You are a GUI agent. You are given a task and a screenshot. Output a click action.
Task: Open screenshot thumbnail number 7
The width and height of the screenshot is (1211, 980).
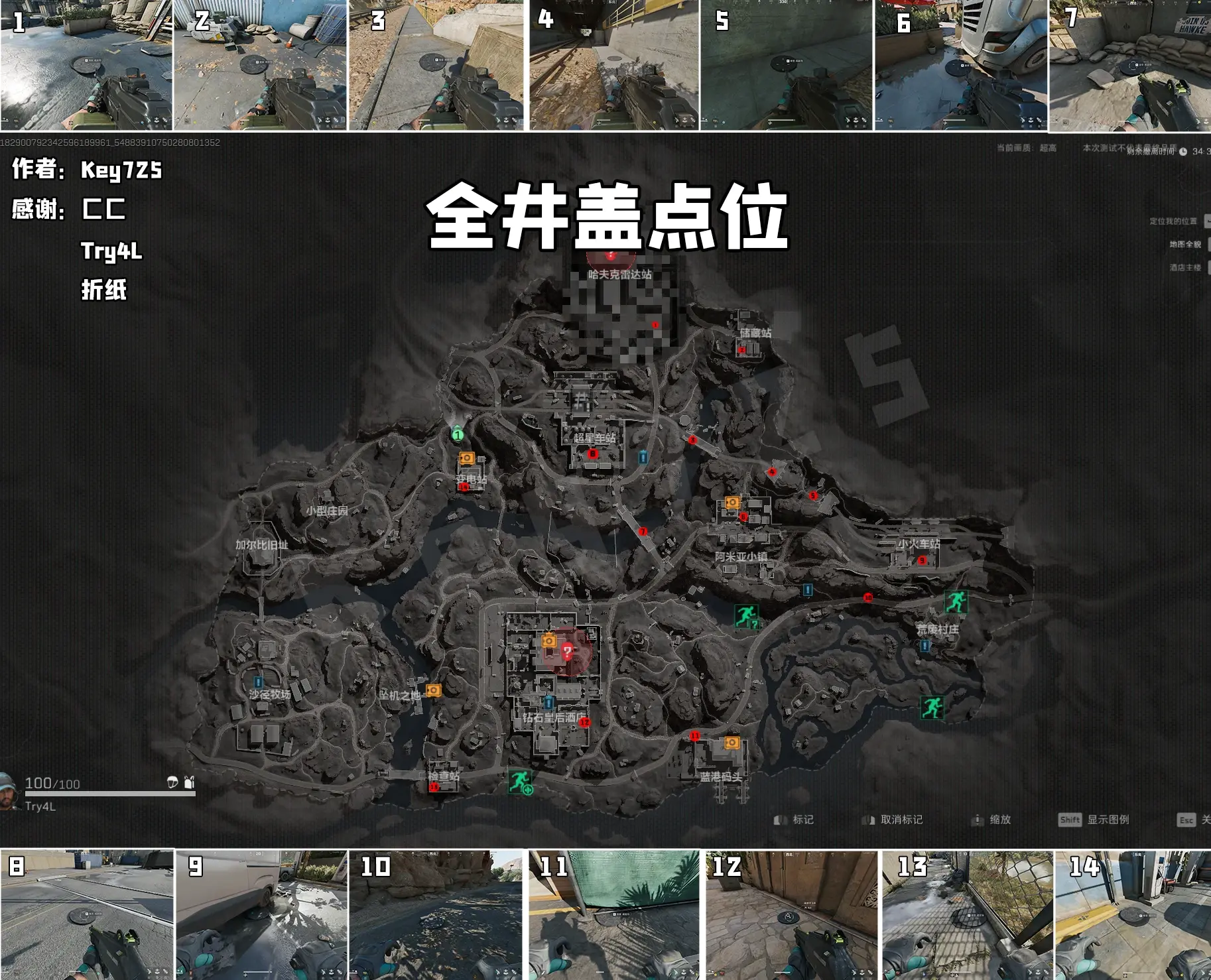click(1131, 66)
